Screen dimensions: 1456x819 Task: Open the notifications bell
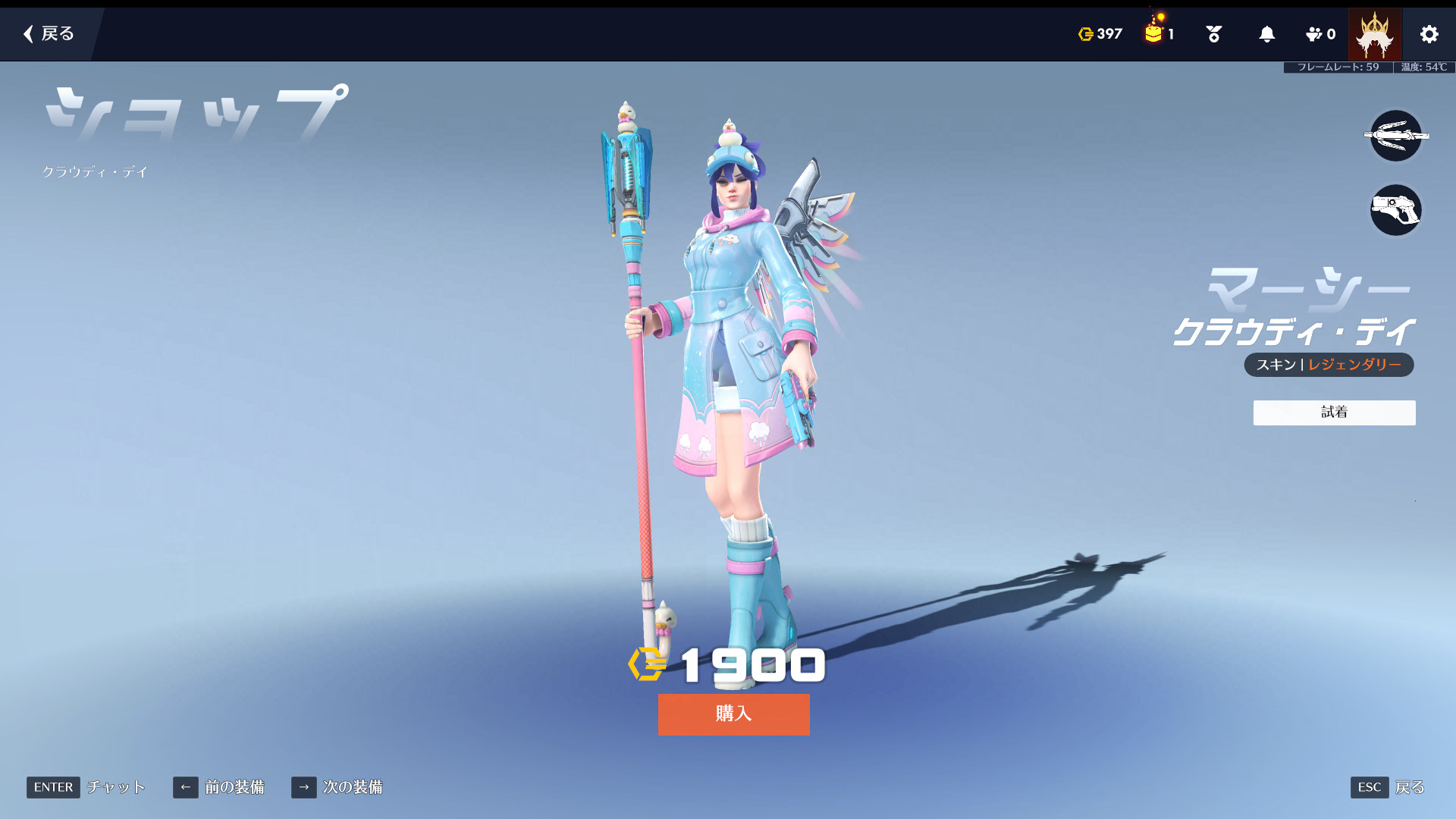click(x=1266, y=34)
